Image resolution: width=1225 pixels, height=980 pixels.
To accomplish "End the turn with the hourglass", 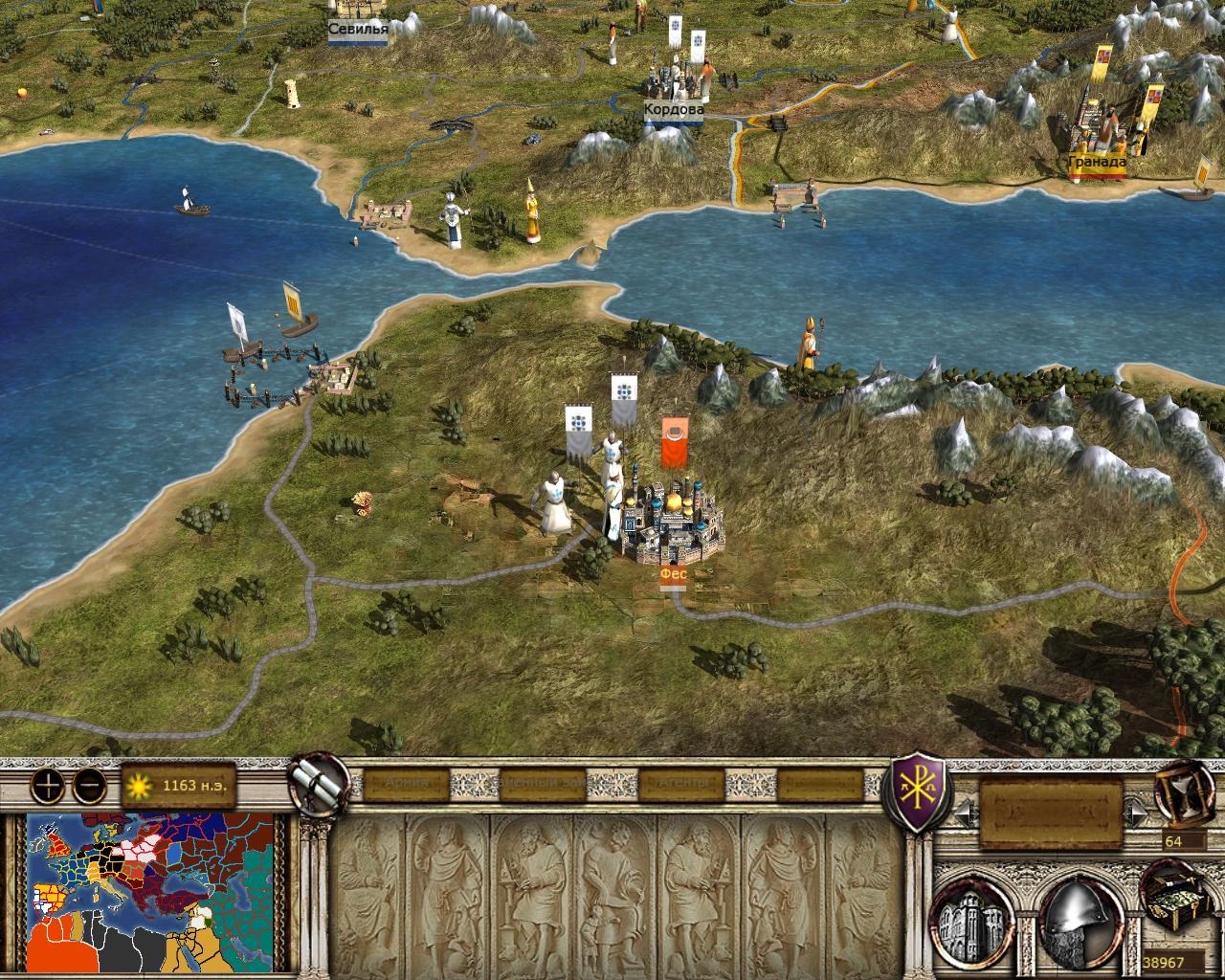I will pyautogui.click(x=1184, y=792).
